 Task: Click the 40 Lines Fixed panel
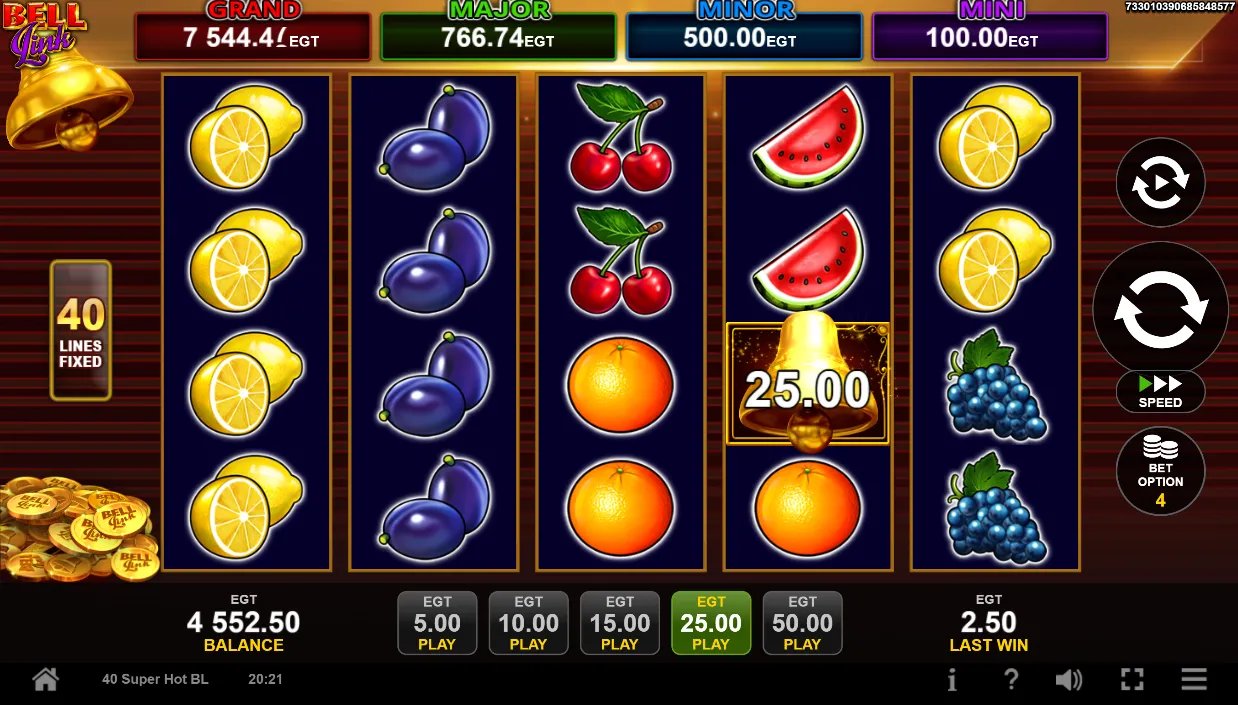(x=80, y=331)
